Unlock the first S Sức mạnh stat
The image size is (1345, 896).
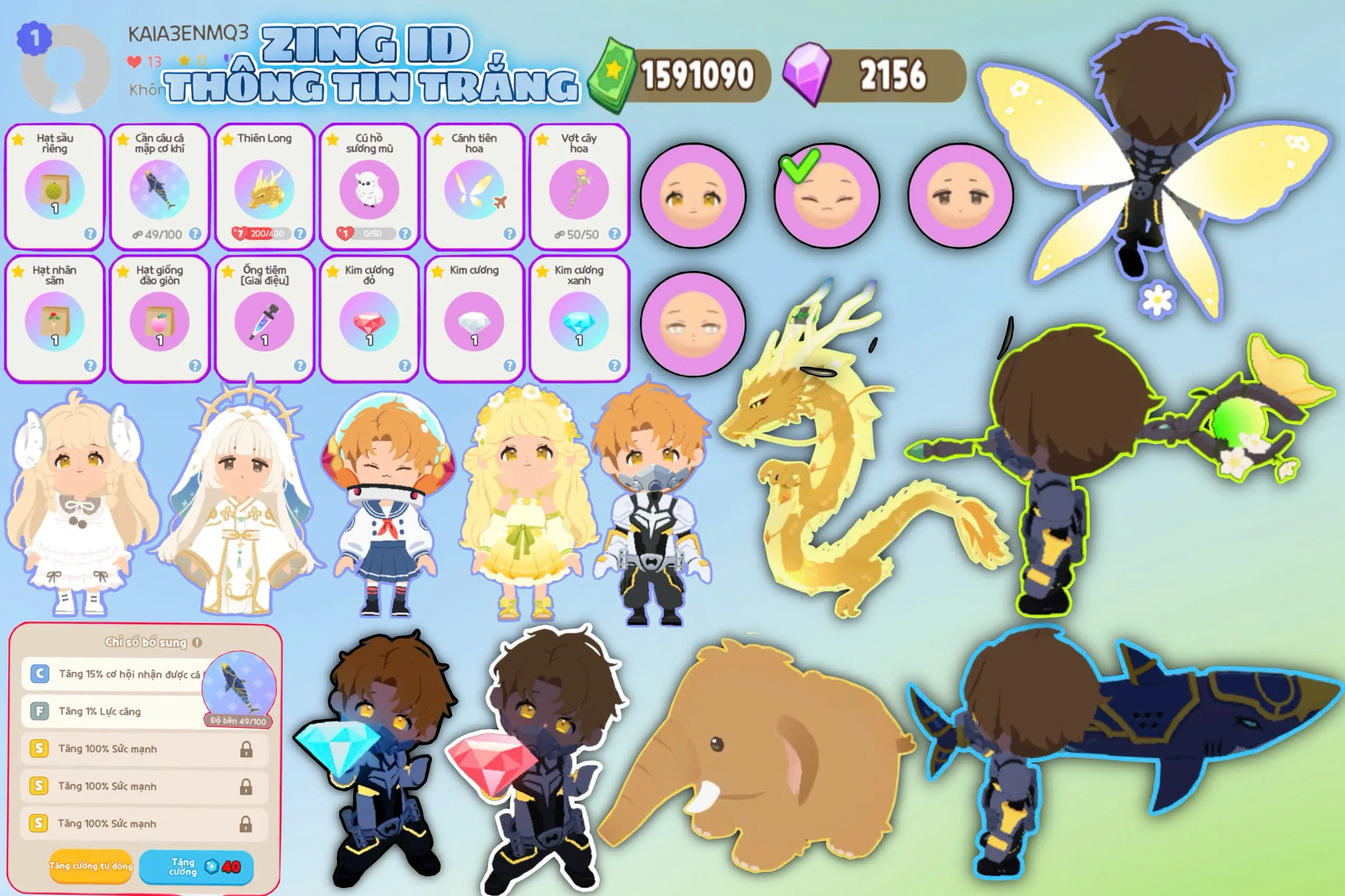(247, 752)
